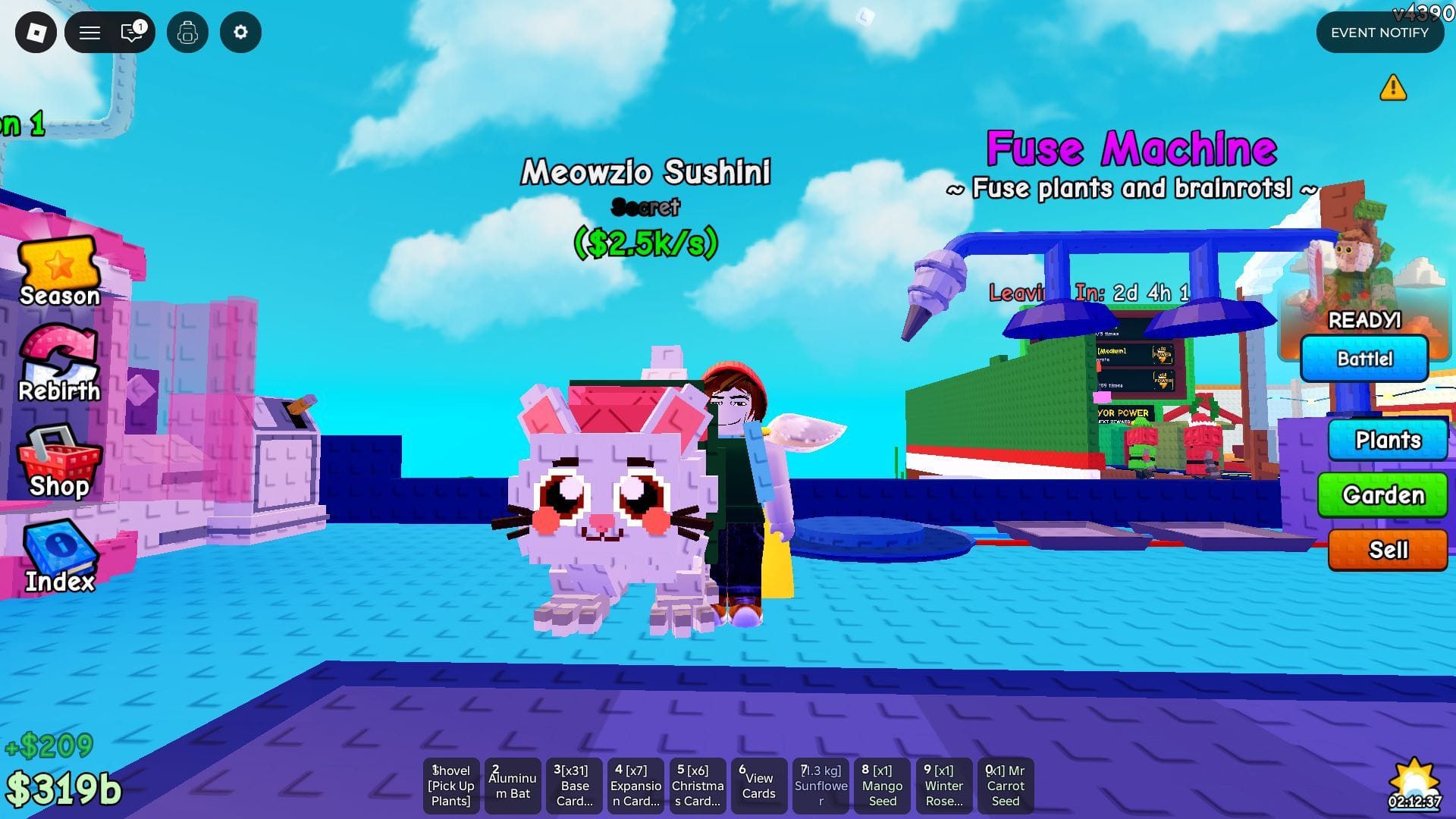Viewport: 1456px width, 819px height.
Task: Equip the Shovel in hotbar slot 1
Action: pos(450,786)
